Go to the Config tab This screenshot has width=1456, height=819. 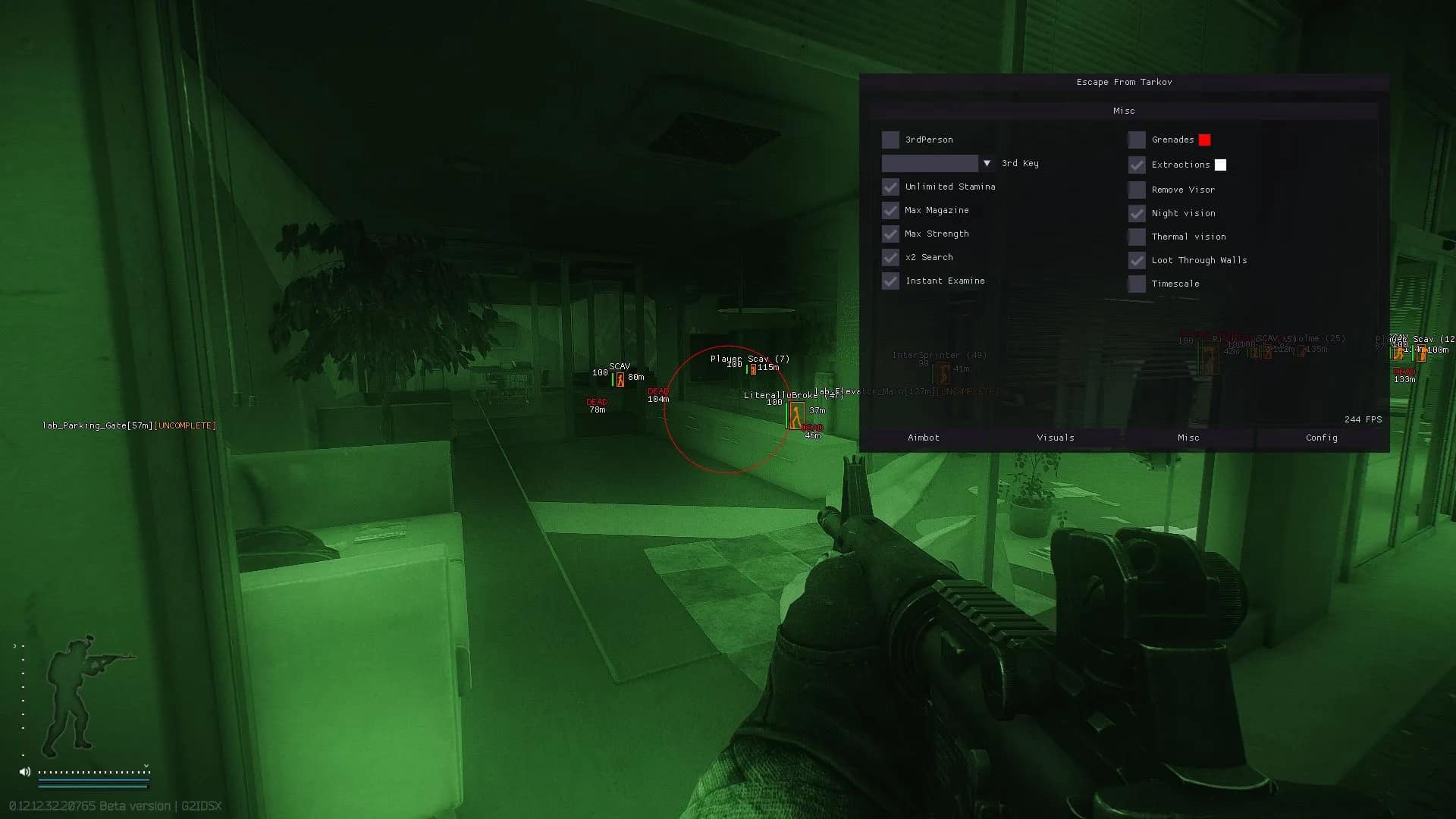(1321, 438)
